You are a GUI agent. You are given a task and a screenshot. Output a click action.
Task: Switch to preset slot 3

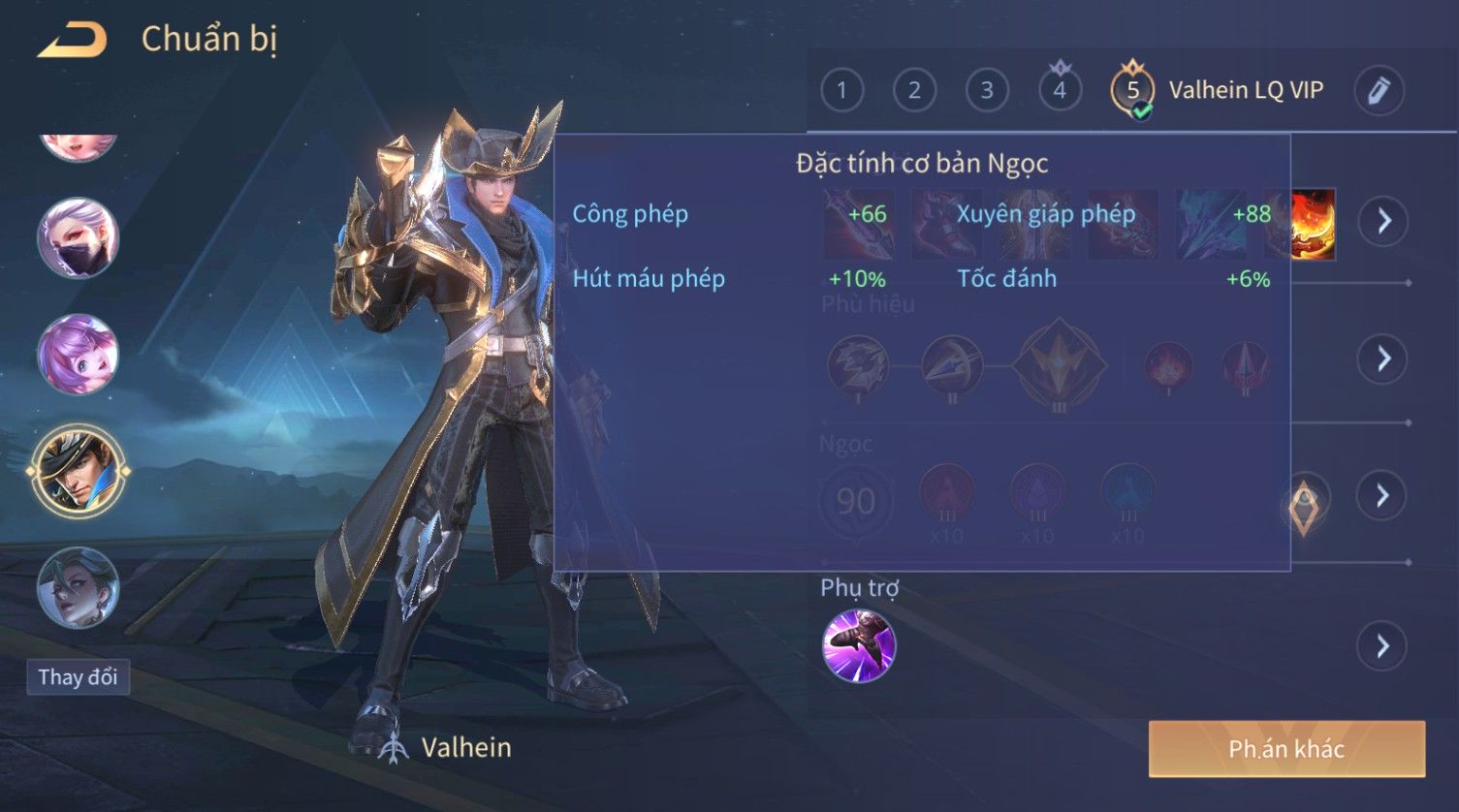[x=987, y=91]
